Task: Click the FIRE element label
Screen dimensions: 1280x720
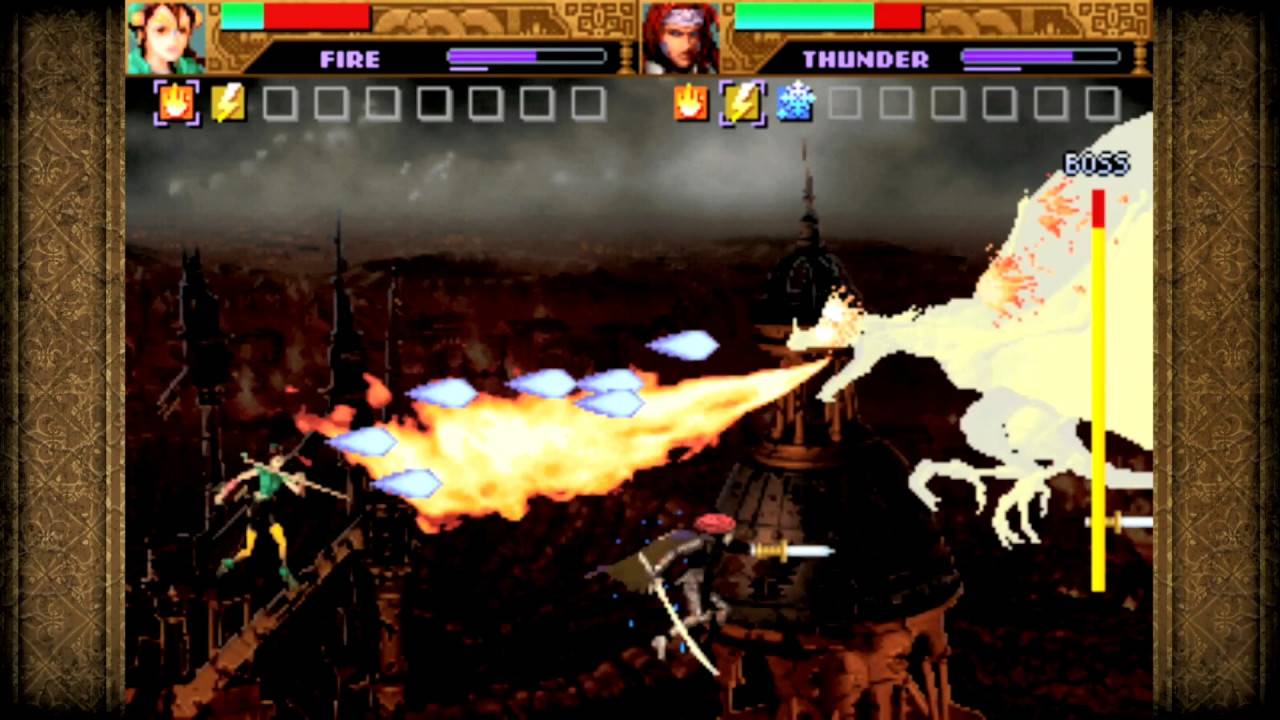Action: [348, 59]
